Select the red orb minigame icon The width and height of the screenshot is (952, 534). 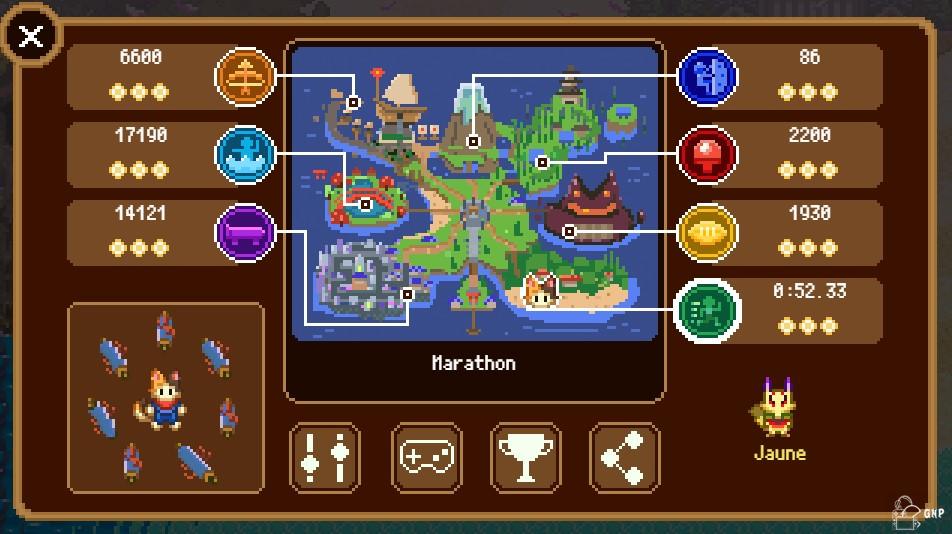708,154
